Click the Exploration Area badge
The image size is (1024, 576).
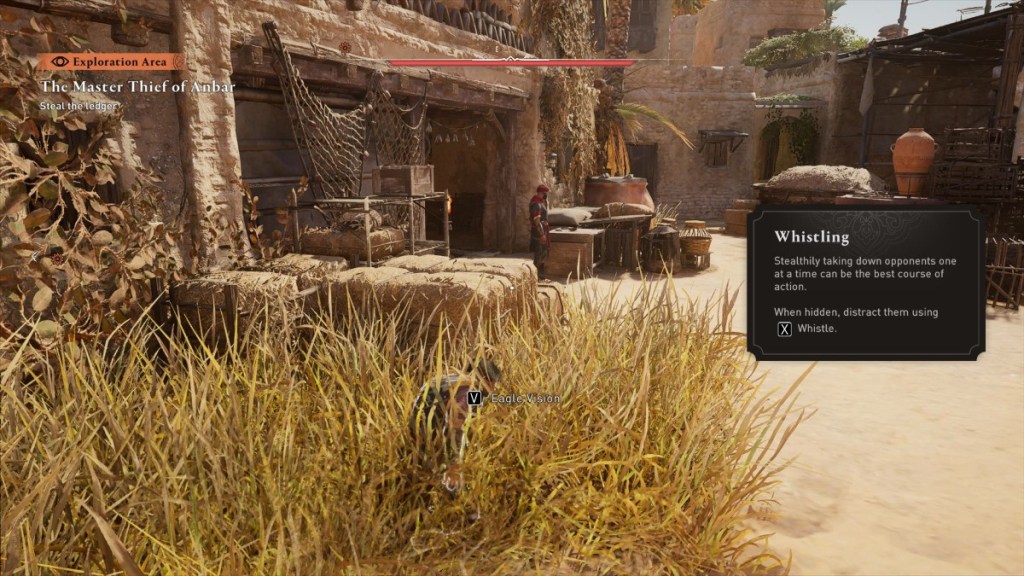(x=112, y=61)
